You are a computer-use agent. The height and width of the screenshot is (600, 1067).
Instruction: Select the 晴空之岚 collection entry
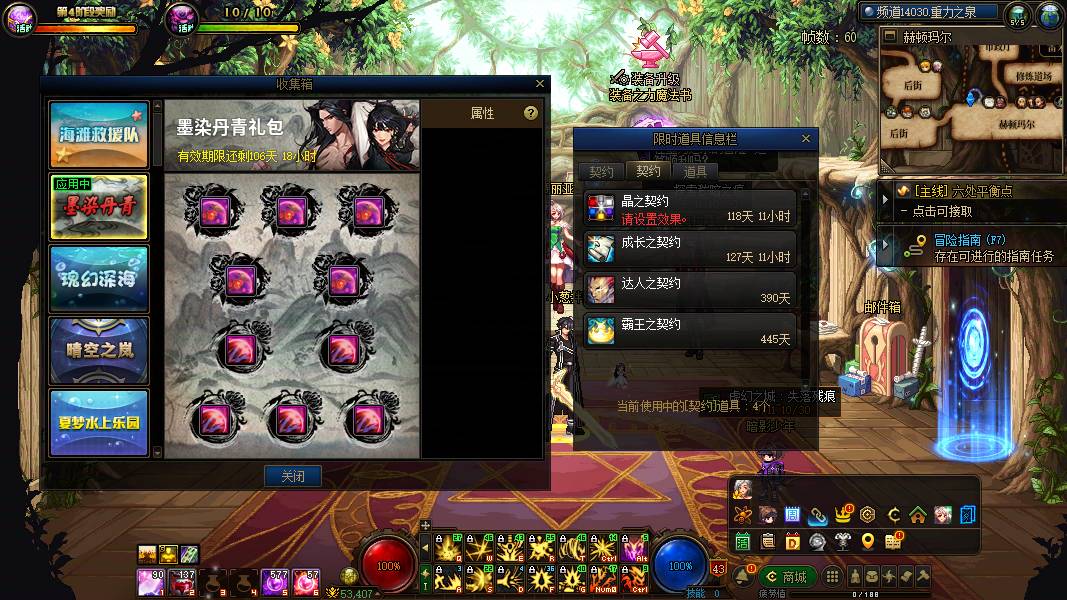[x=99, y=351]
